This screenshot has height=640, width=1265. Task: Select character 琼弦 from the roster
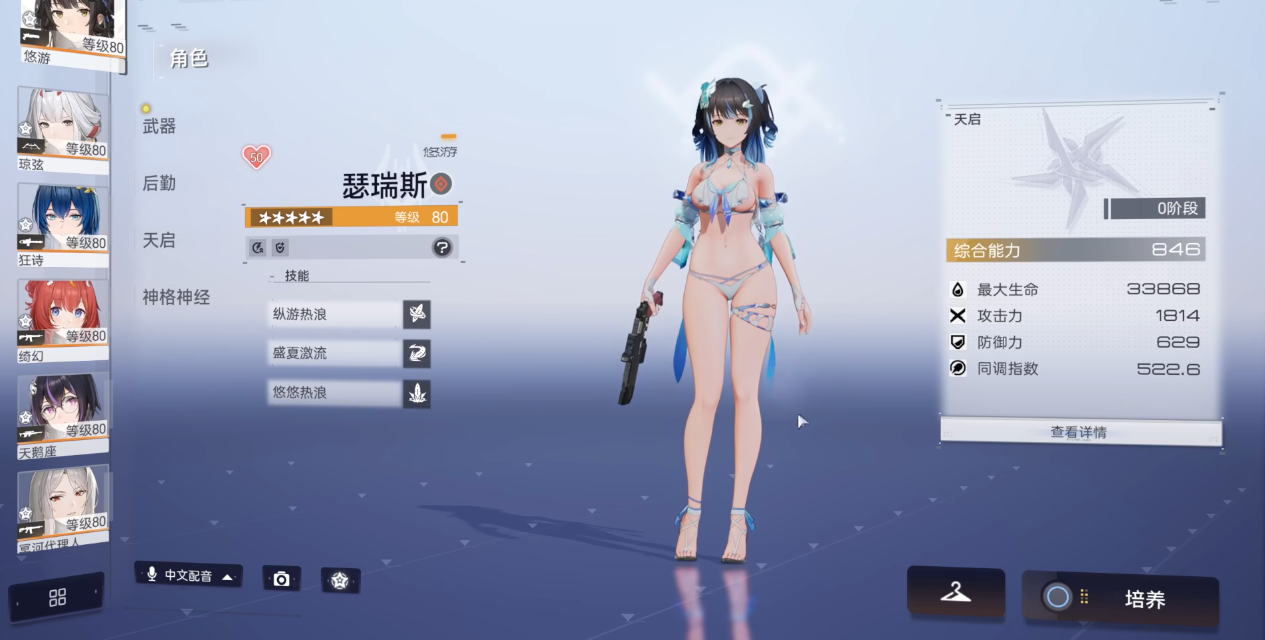click(x=63, y=129)
